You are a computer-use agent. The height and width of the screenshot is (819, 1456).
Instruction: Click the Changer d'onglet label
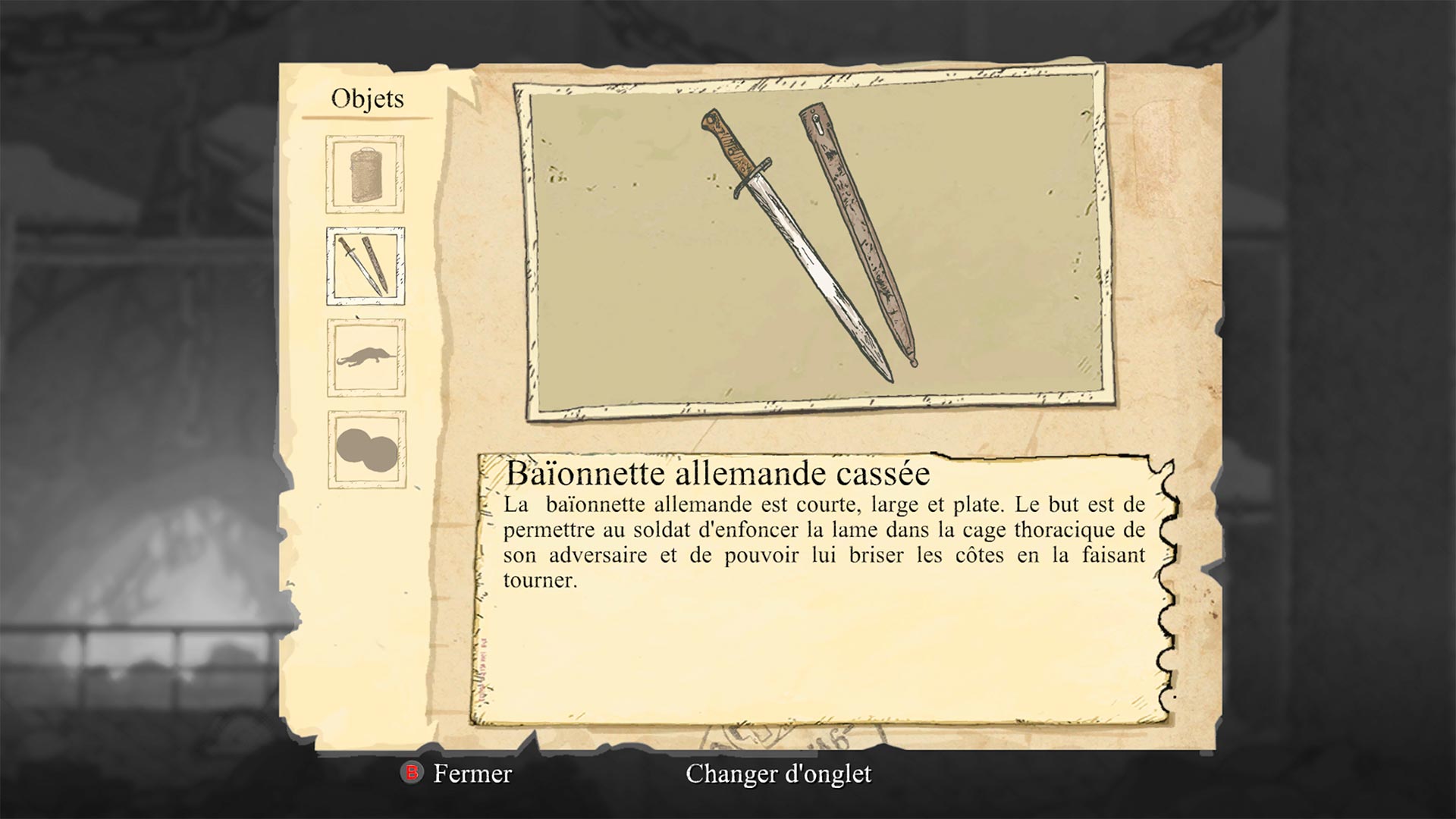[778, 773]
